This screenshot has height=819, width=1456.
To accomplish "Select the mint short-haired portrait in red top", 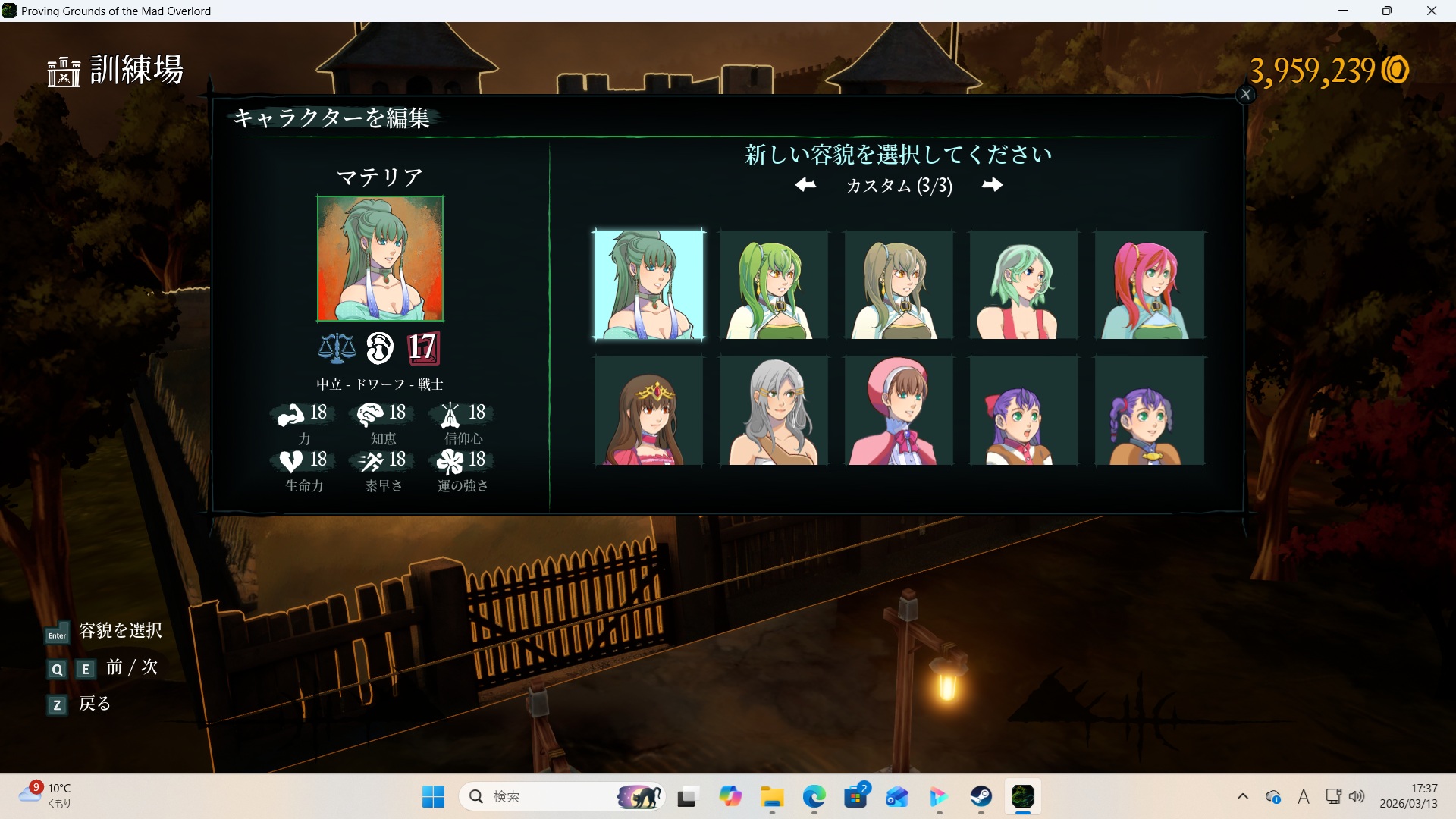I will pyautogui.click(x=1024, y=284).
